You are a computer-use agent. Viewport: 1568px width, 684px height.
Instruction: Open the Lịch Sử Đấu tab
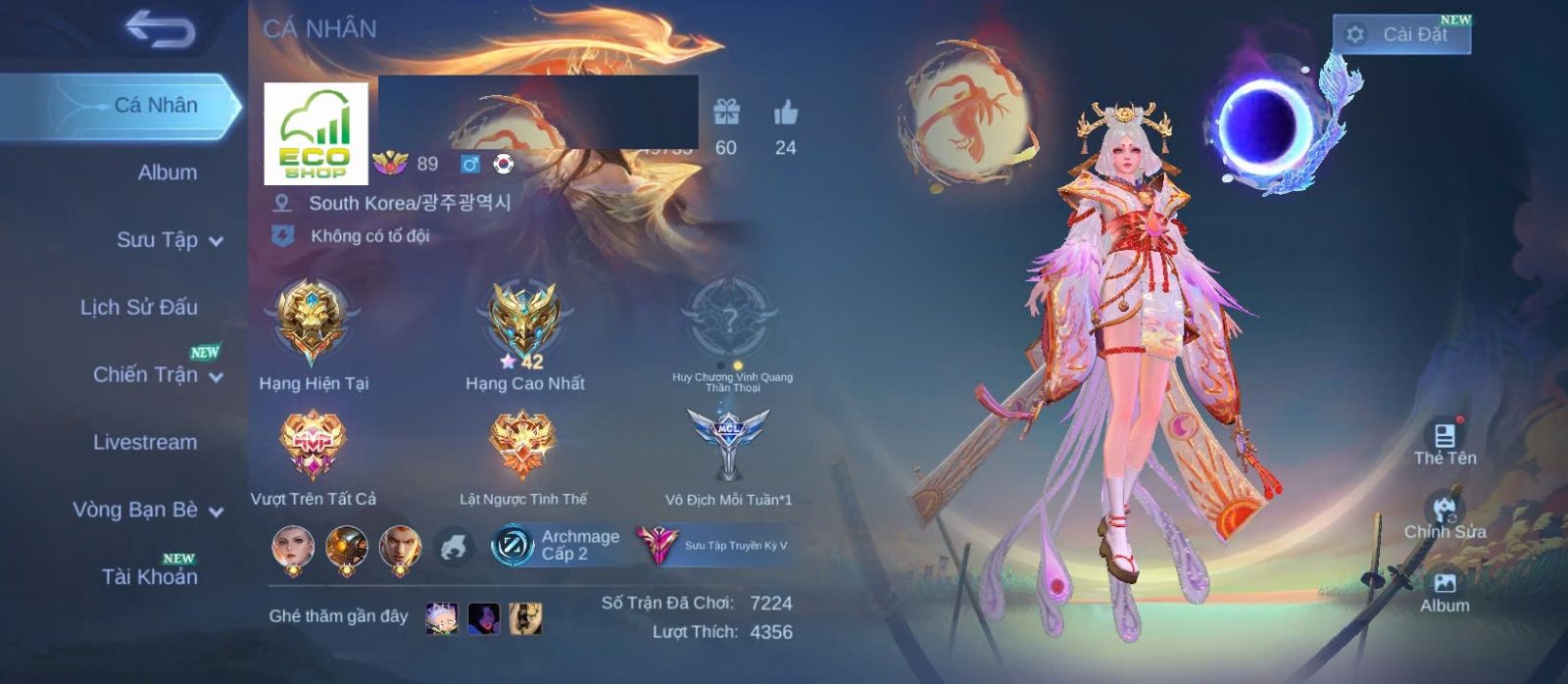click(x=139, y=308)
